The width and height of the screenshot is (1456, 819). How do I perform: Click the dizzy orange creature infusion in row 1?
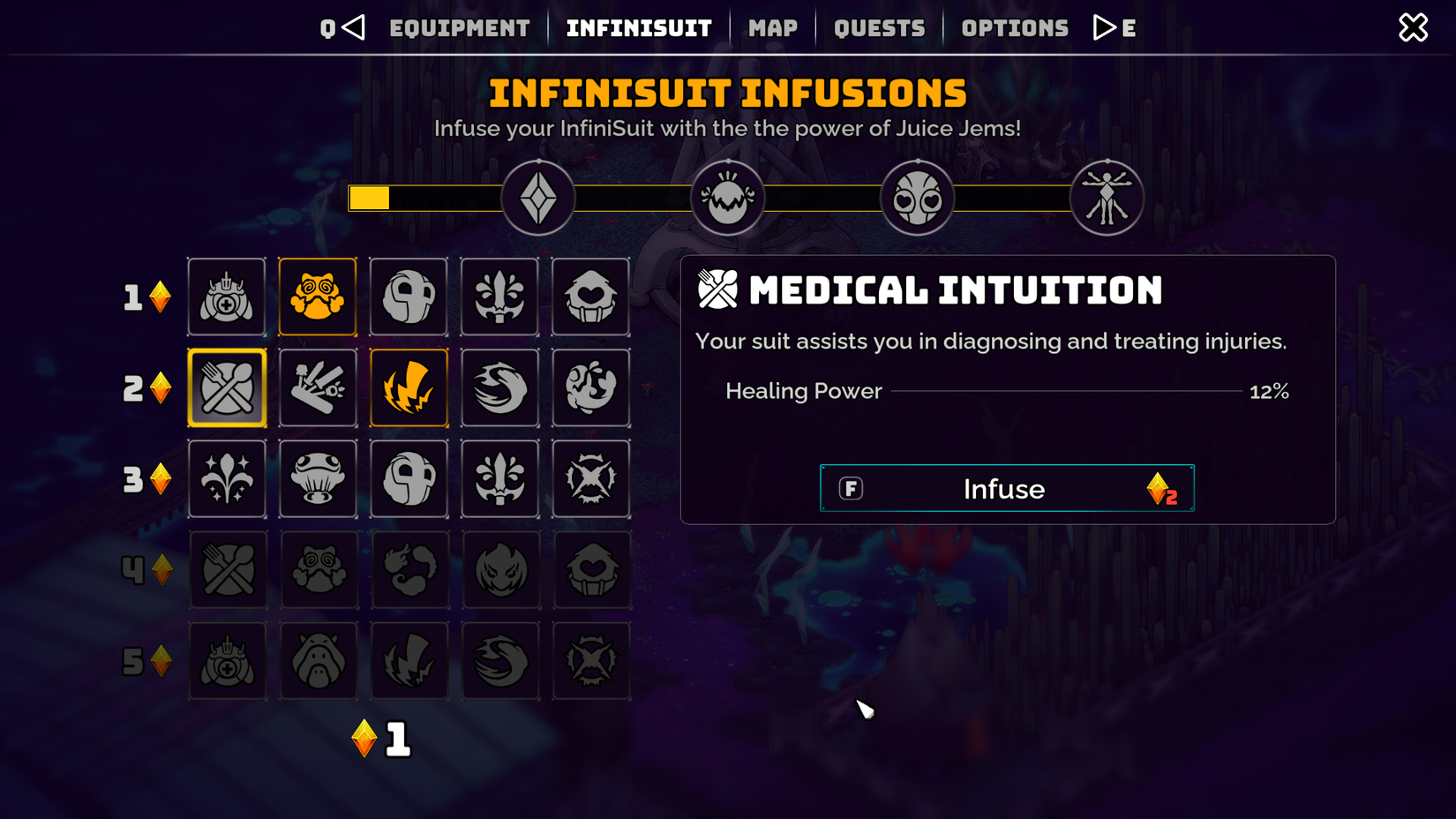(318, 297)
